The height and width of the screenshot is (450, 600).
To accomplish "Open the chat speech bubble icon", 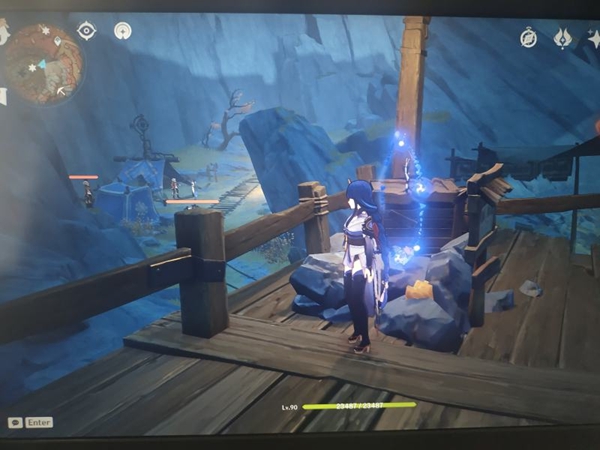I will click(x=14, y=423).
